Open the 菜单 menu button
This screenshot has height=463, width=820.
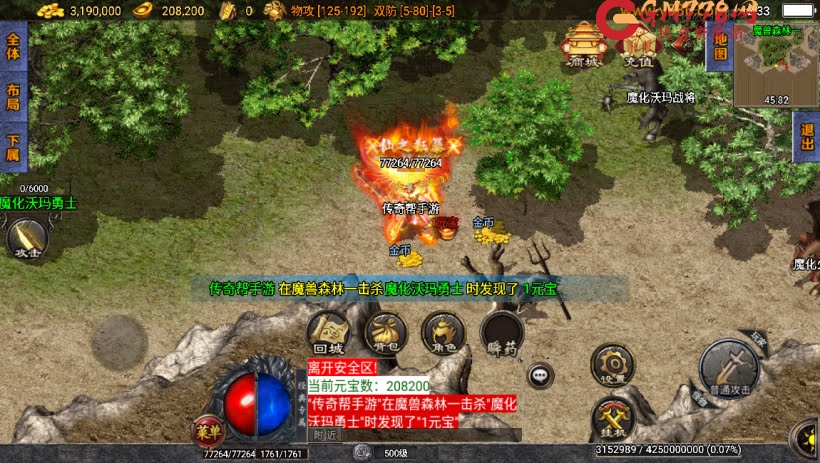(x=205, y=430)
